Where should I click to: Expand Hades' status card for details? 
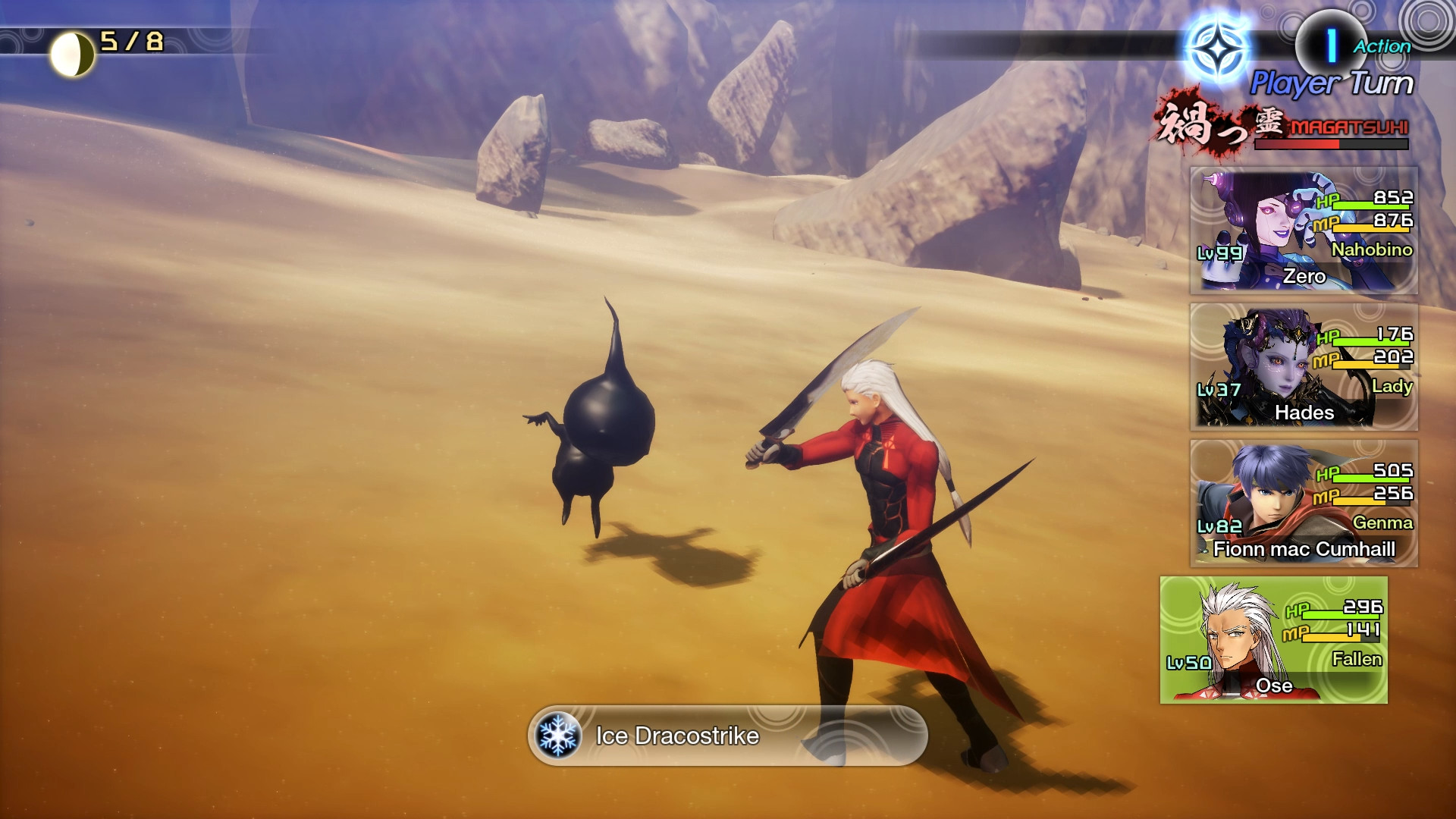[x=1304, y=369]
